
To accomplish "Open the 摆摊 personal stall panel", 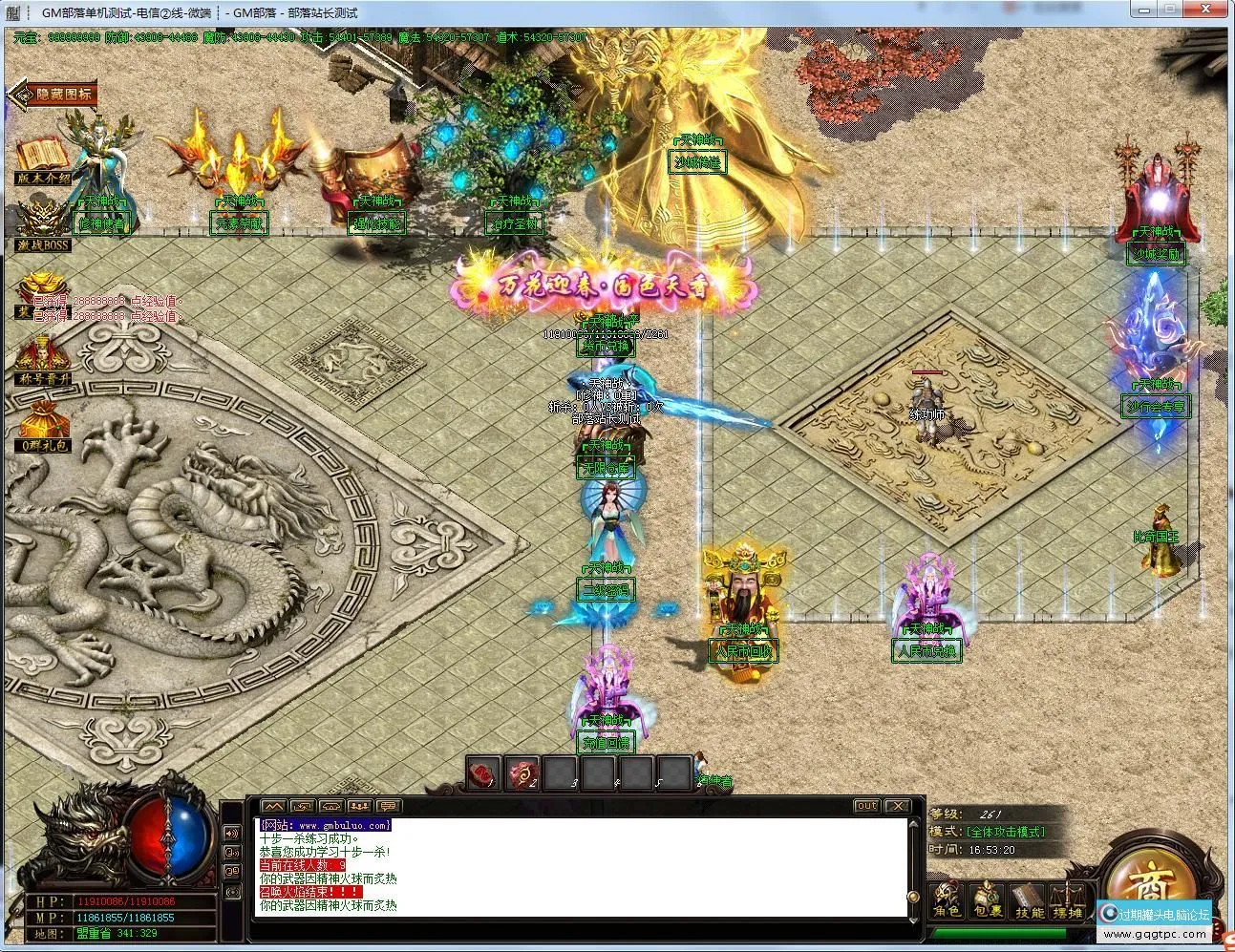I will tap(1068, 898).
